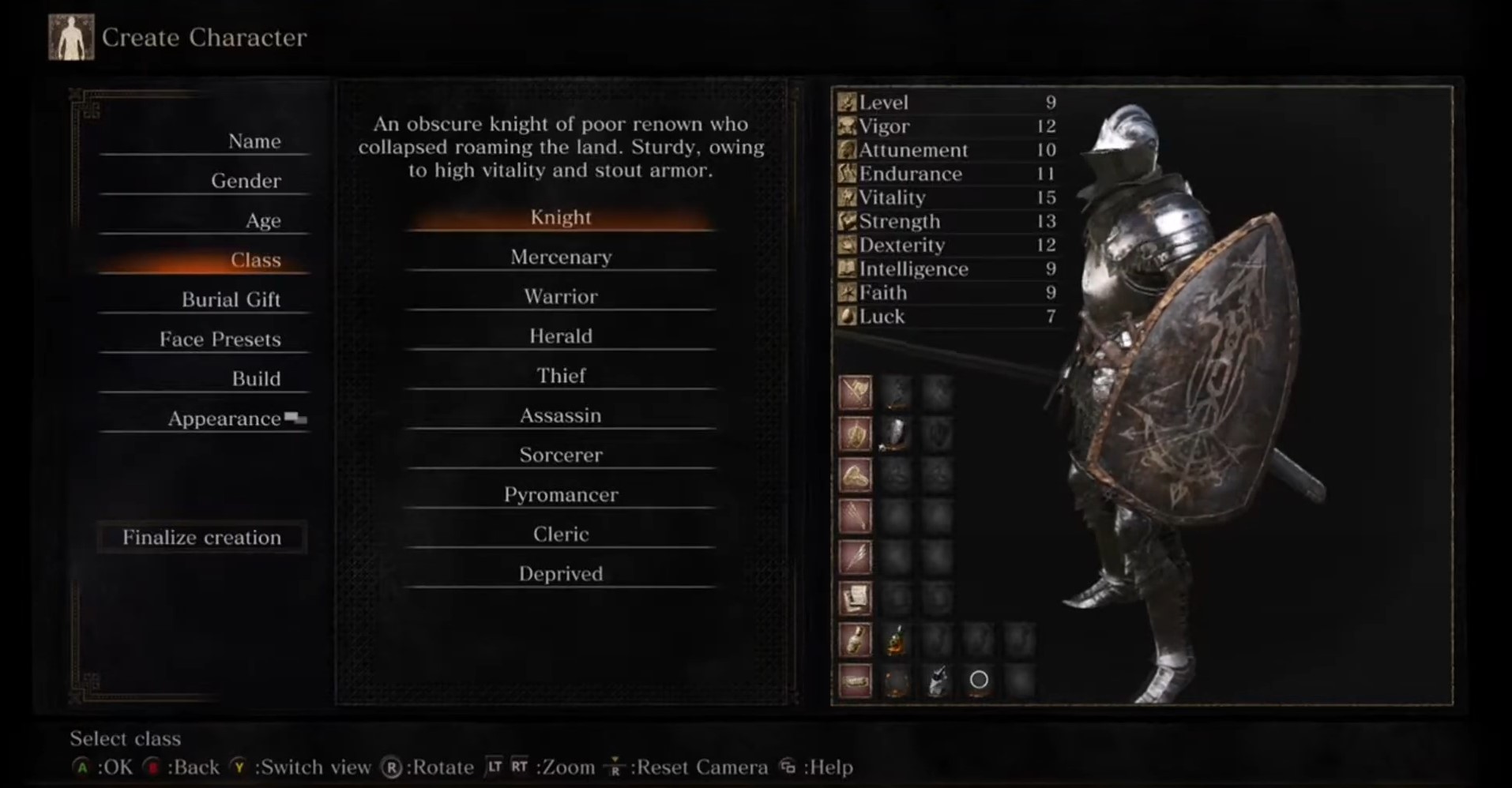Select the Pyromancer class
Viewport: 1512px width, 788px height.
coord(561,494)
